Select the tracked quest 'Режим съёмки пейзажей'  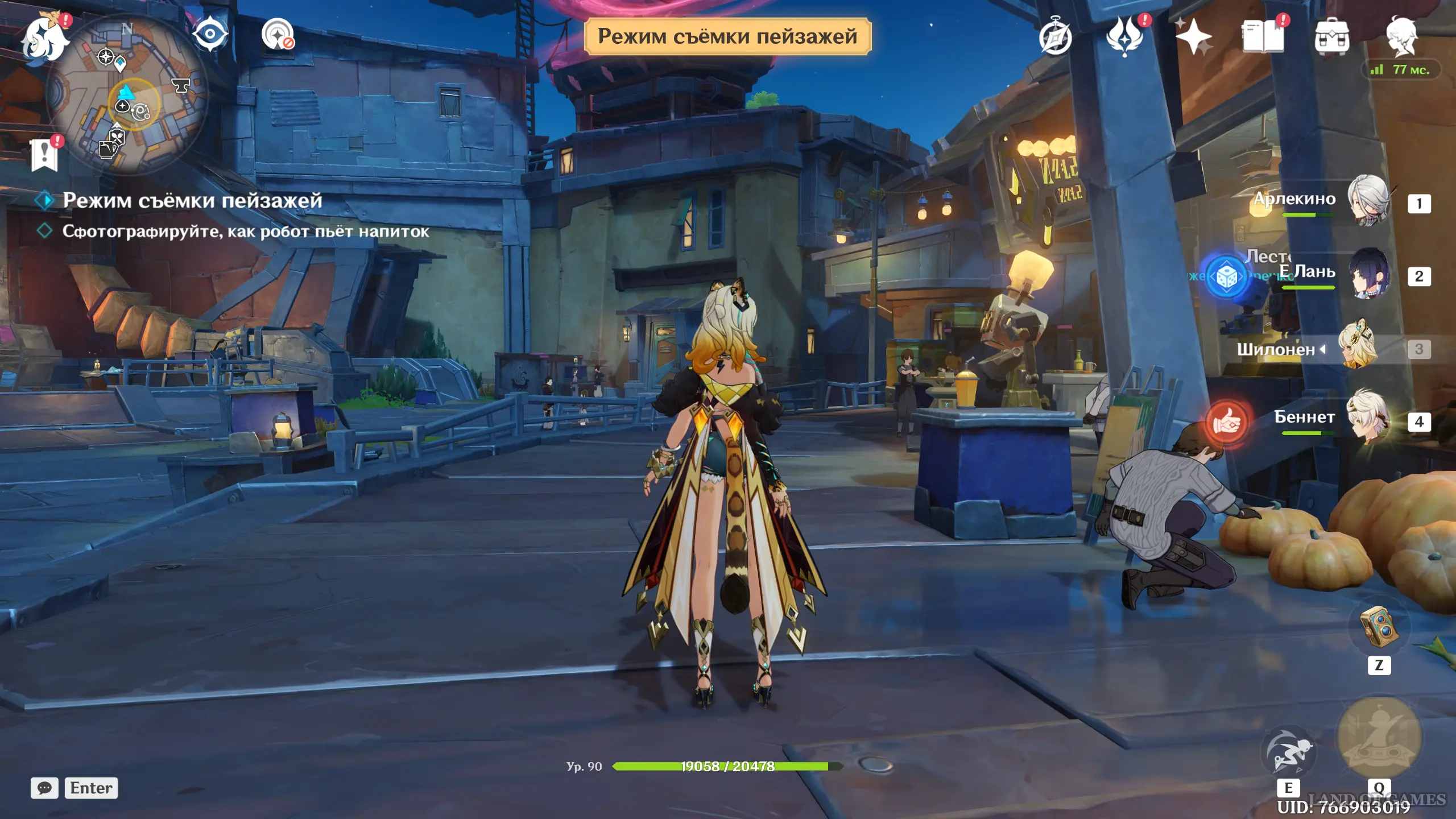(192, 200)
